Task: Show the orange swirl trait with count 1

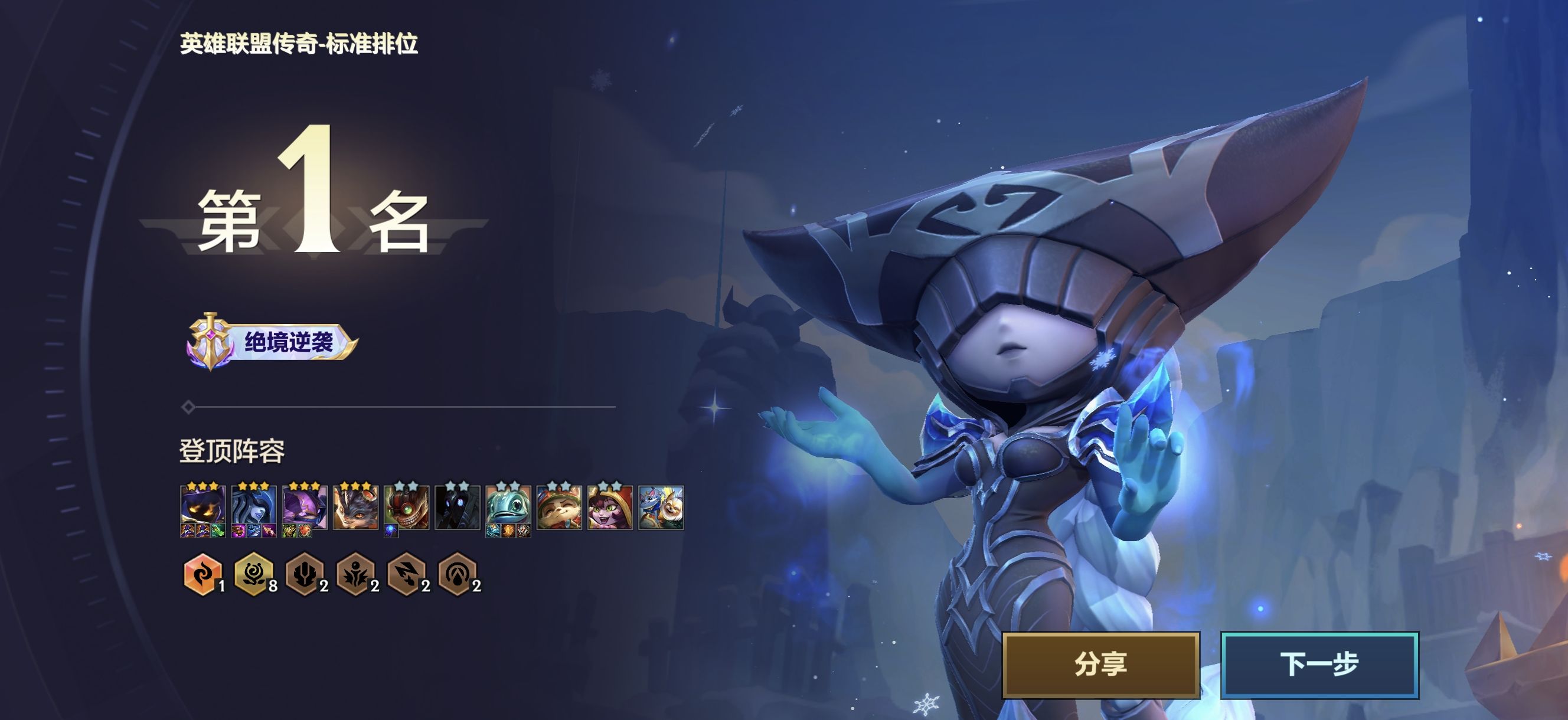Action: point(201,574)
